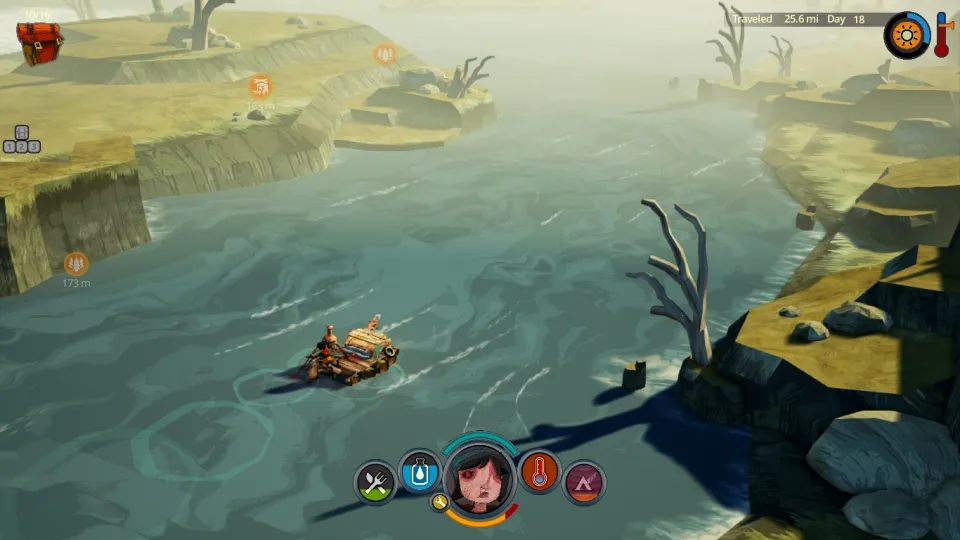Check the orange body temperature icon
The image size is (960, 540).
point(539,471)
